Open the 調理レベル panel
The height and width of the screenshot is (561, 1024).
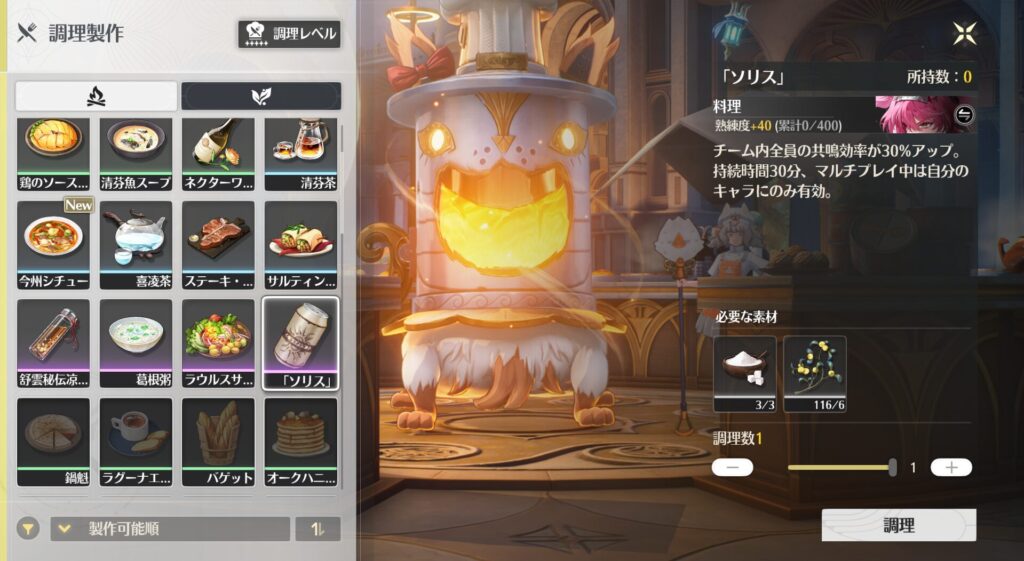point(290,34)
